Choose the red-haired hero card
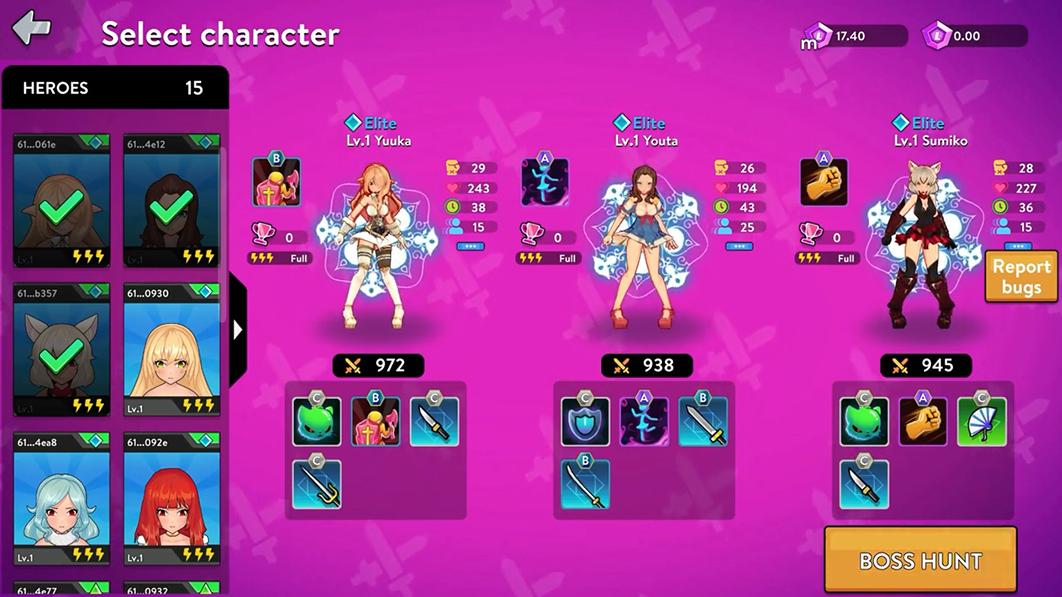Screen dimensions: 1062x597 [x=172, y=500]
